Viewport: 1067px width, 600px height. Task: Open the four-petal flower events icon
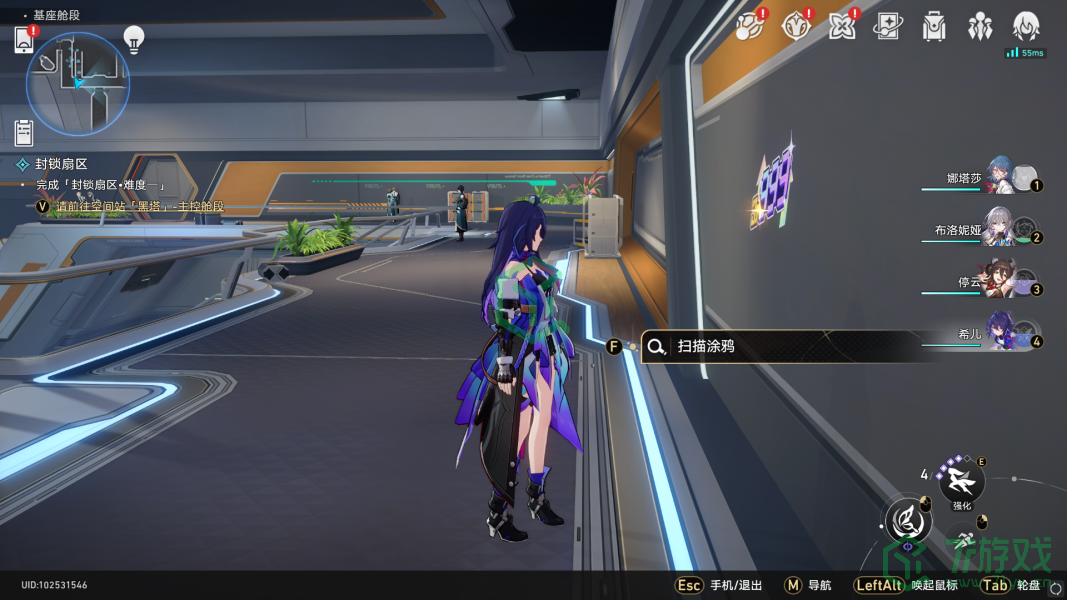842,27
